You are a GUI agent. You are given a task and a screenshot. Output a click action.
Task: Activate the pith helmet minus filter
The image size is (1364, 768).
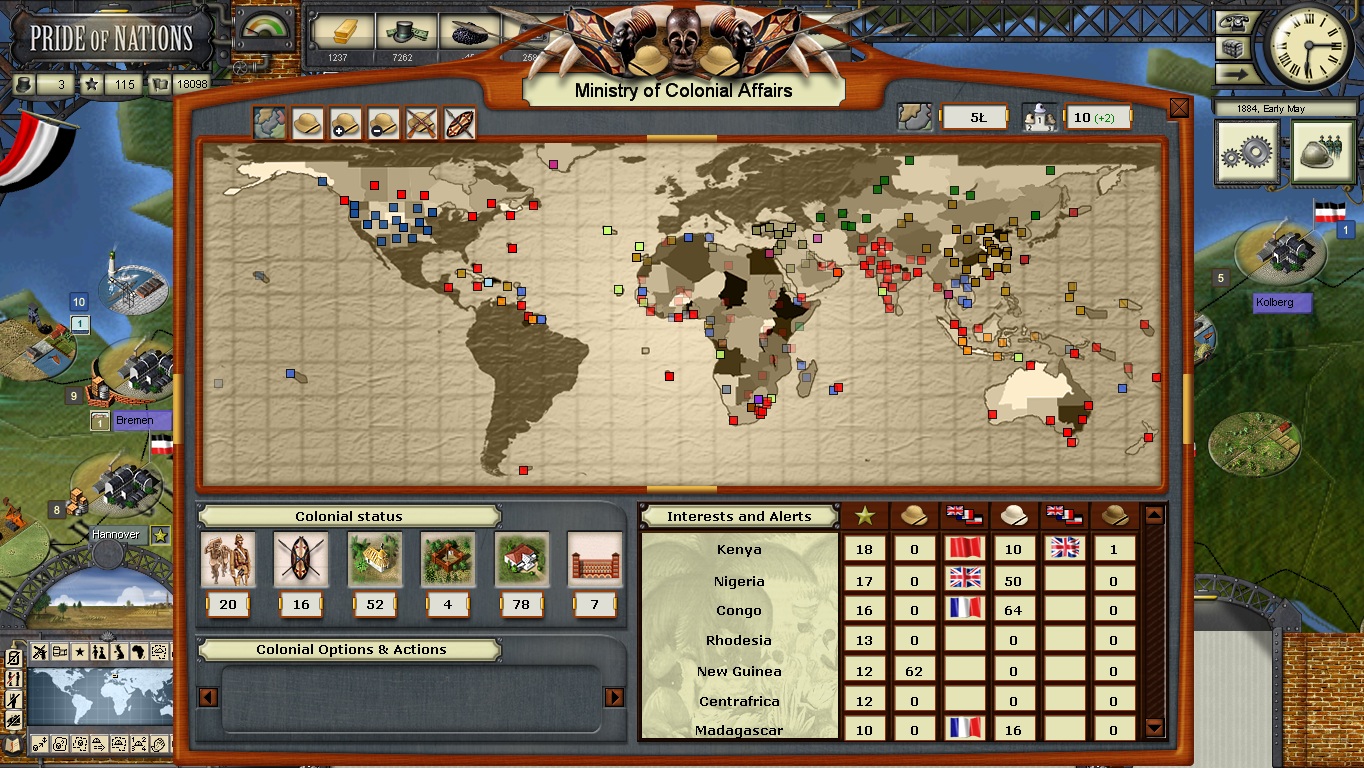pos(383,124)
